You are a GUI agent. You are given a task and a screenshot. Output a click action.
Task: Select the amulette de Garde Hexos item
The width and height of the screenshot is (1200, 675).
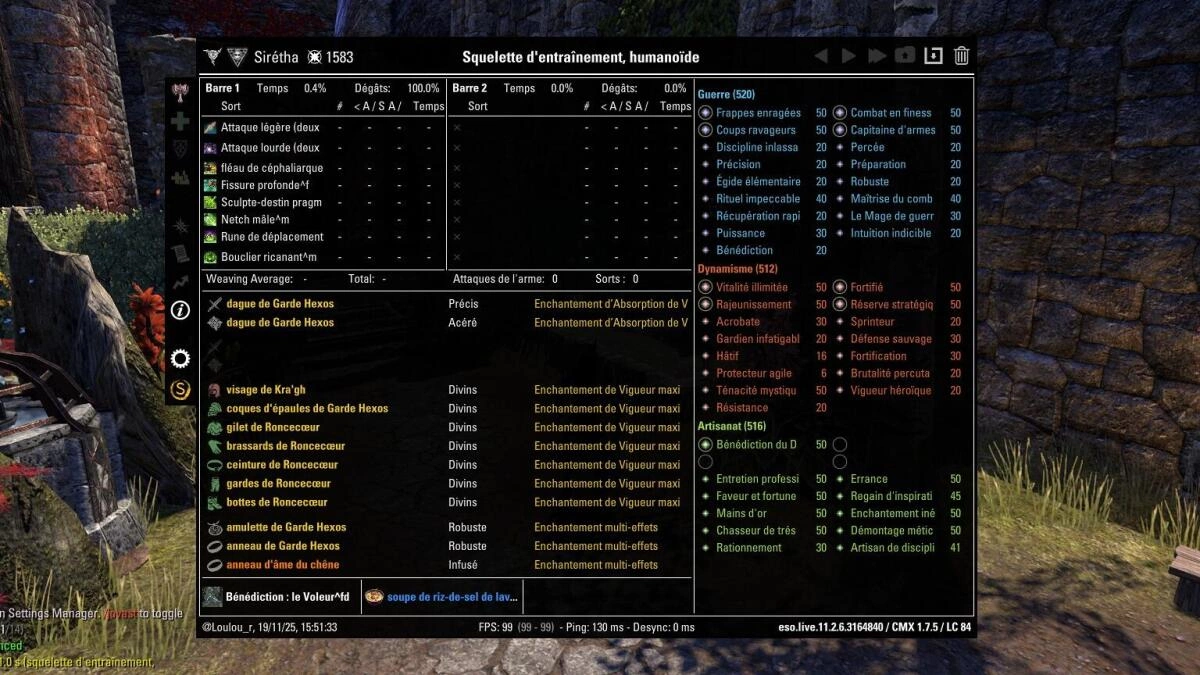tap(286, 527)
